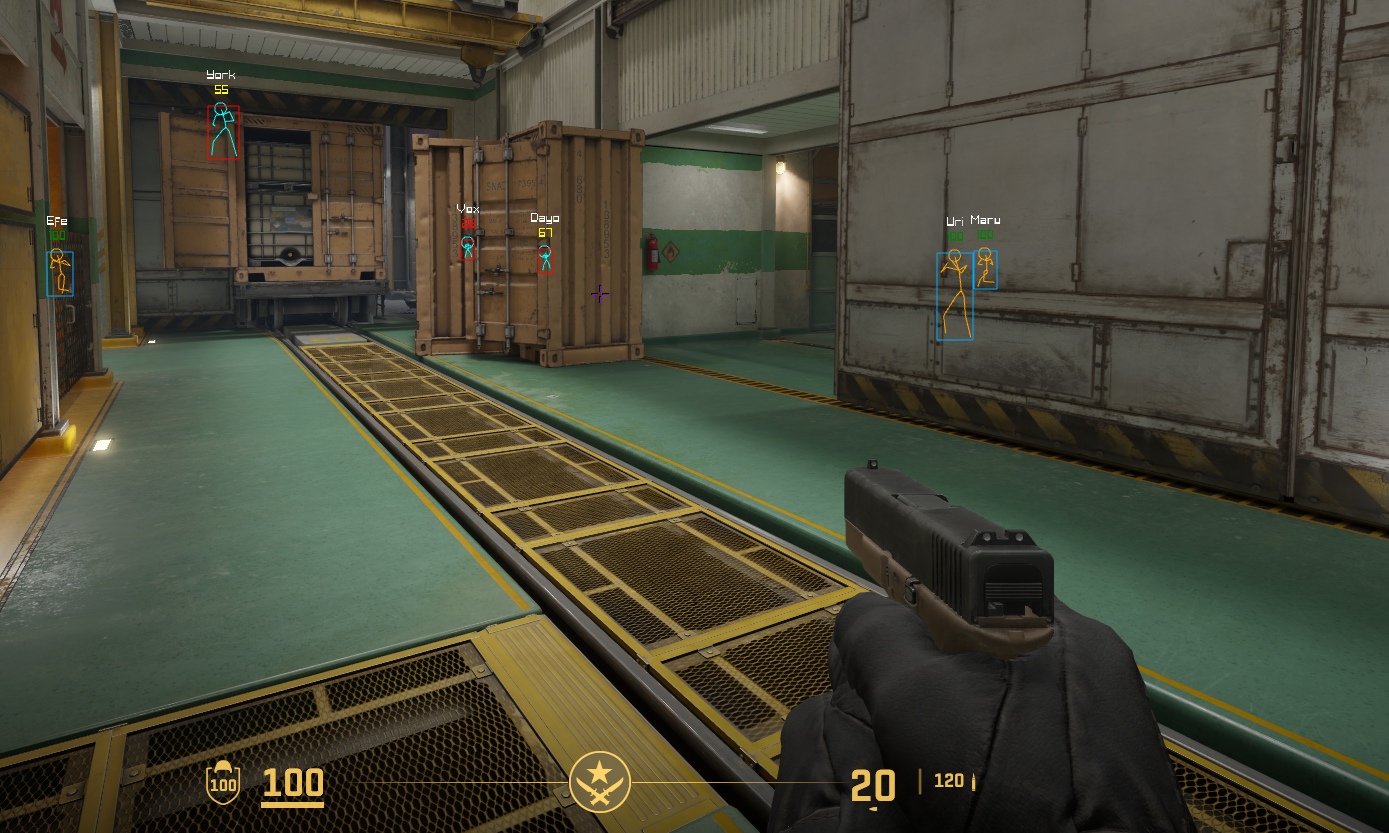Click the ammo counter showing 20

coord(873,787)
